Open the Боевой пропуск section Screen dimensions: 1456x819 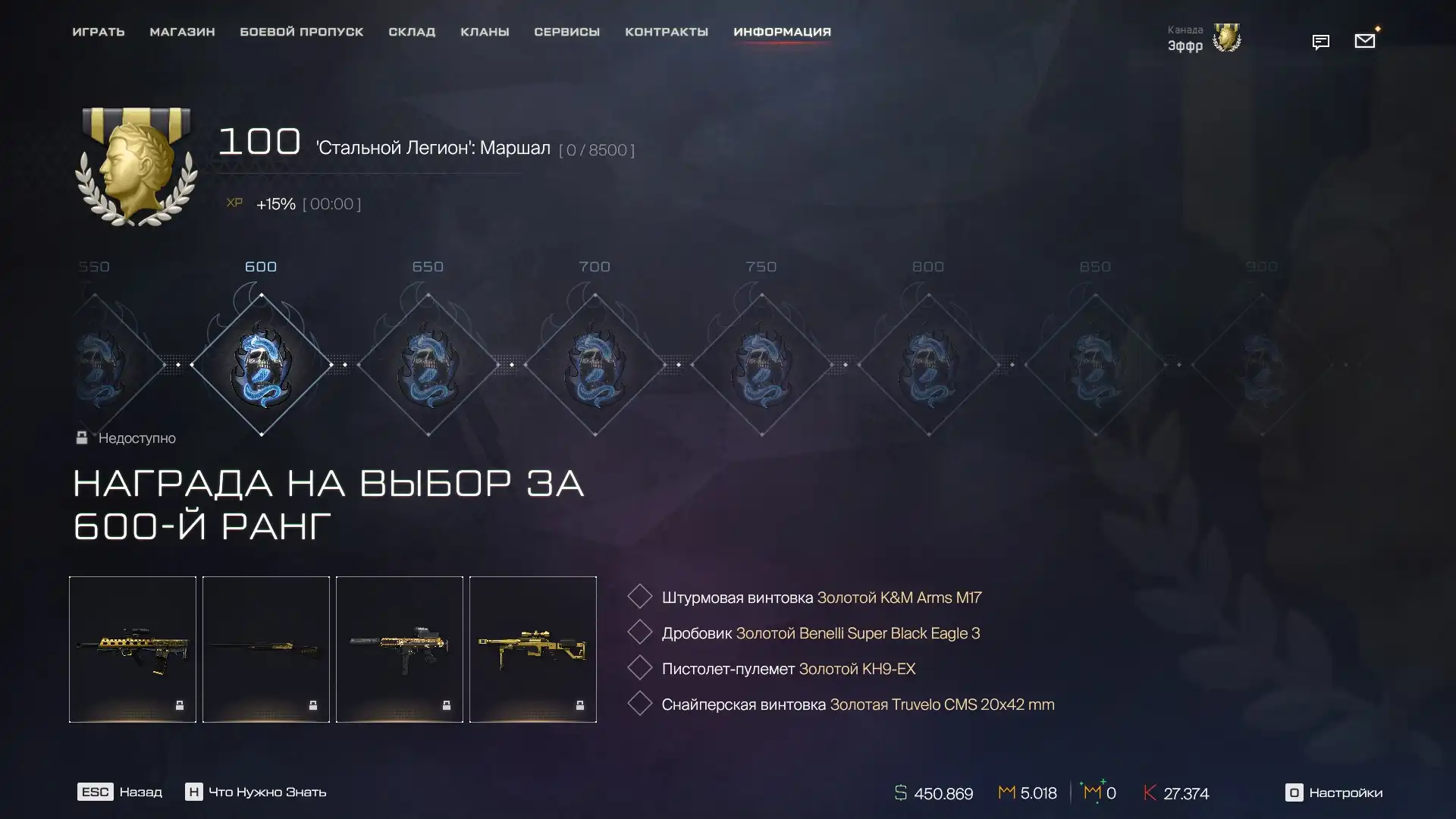302,32
